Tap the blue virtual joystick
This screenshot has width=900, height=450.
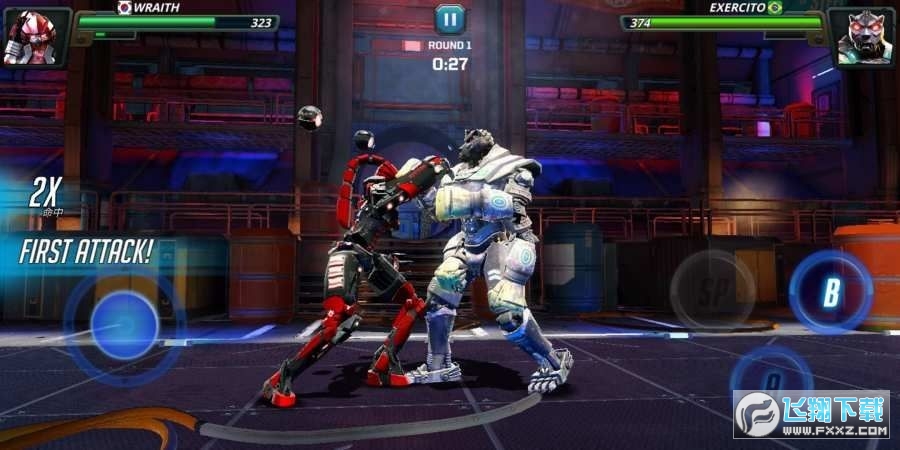pos(123,325)
